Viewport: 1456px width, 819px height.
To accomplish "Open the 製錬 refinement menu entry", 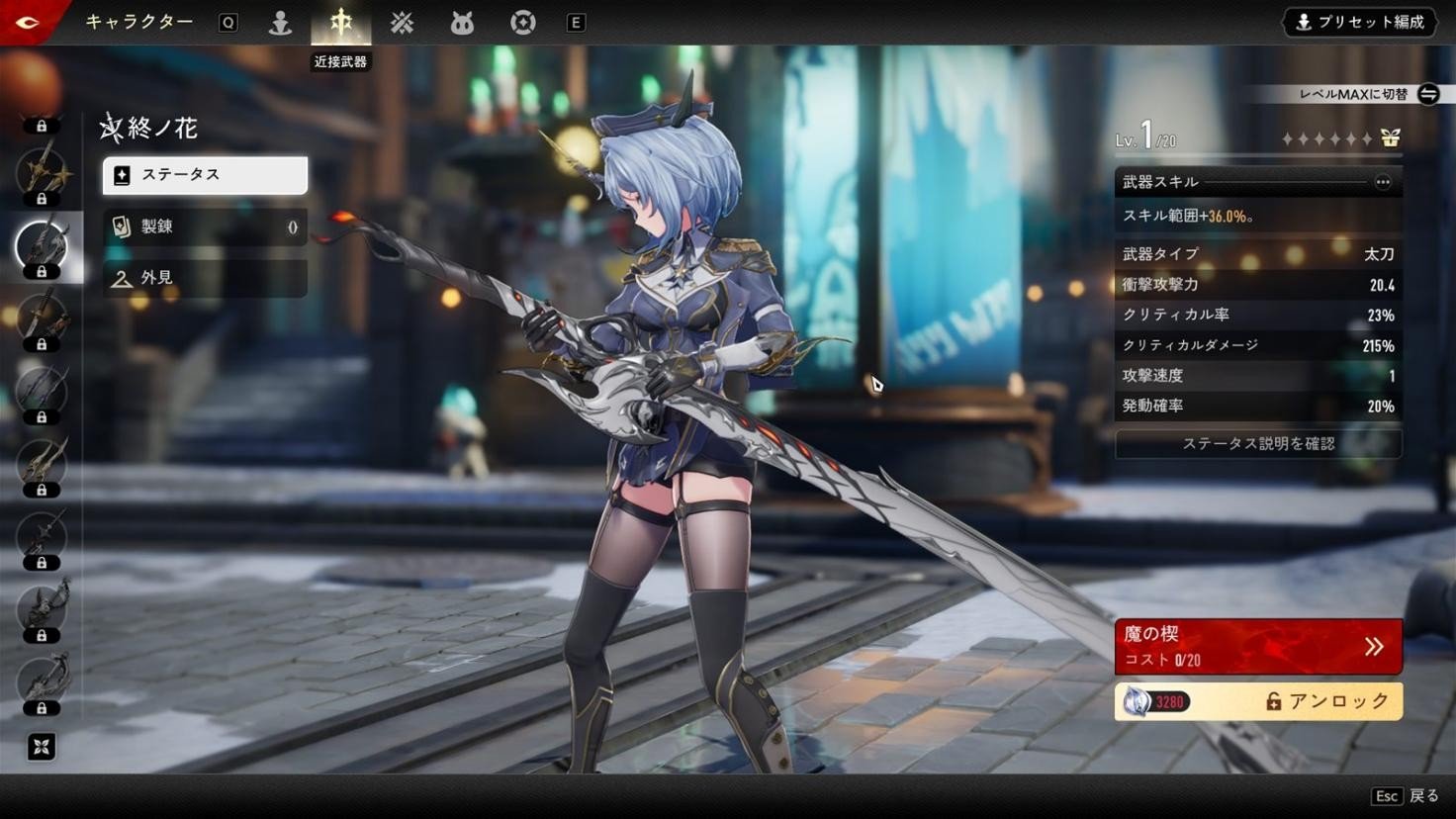I will (x=205, y=227).
